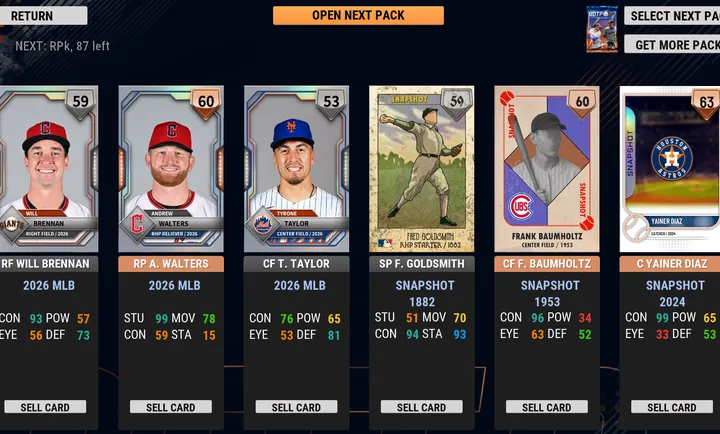Screen dimensions: 720x434
Task: Sell the Will Brennan card
Action: click(x=45, y=407)
